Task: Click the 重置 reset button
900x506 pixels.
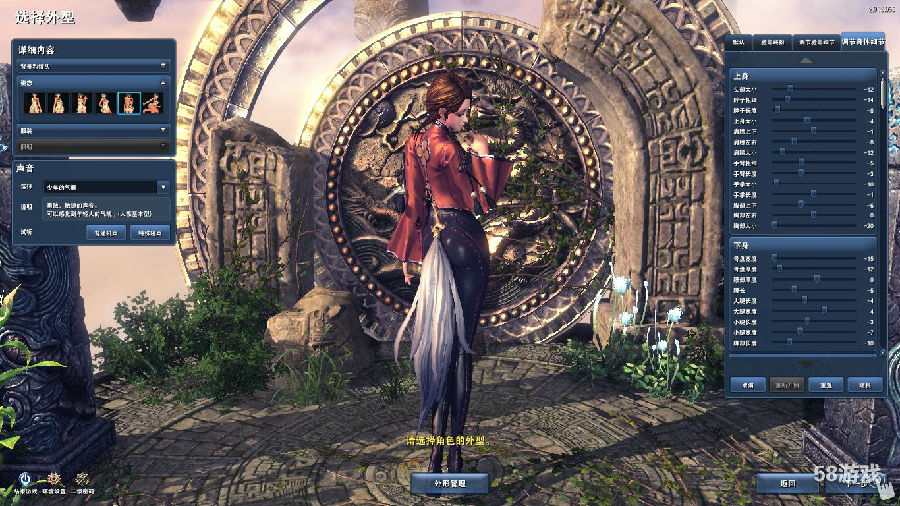Action: 826,384
